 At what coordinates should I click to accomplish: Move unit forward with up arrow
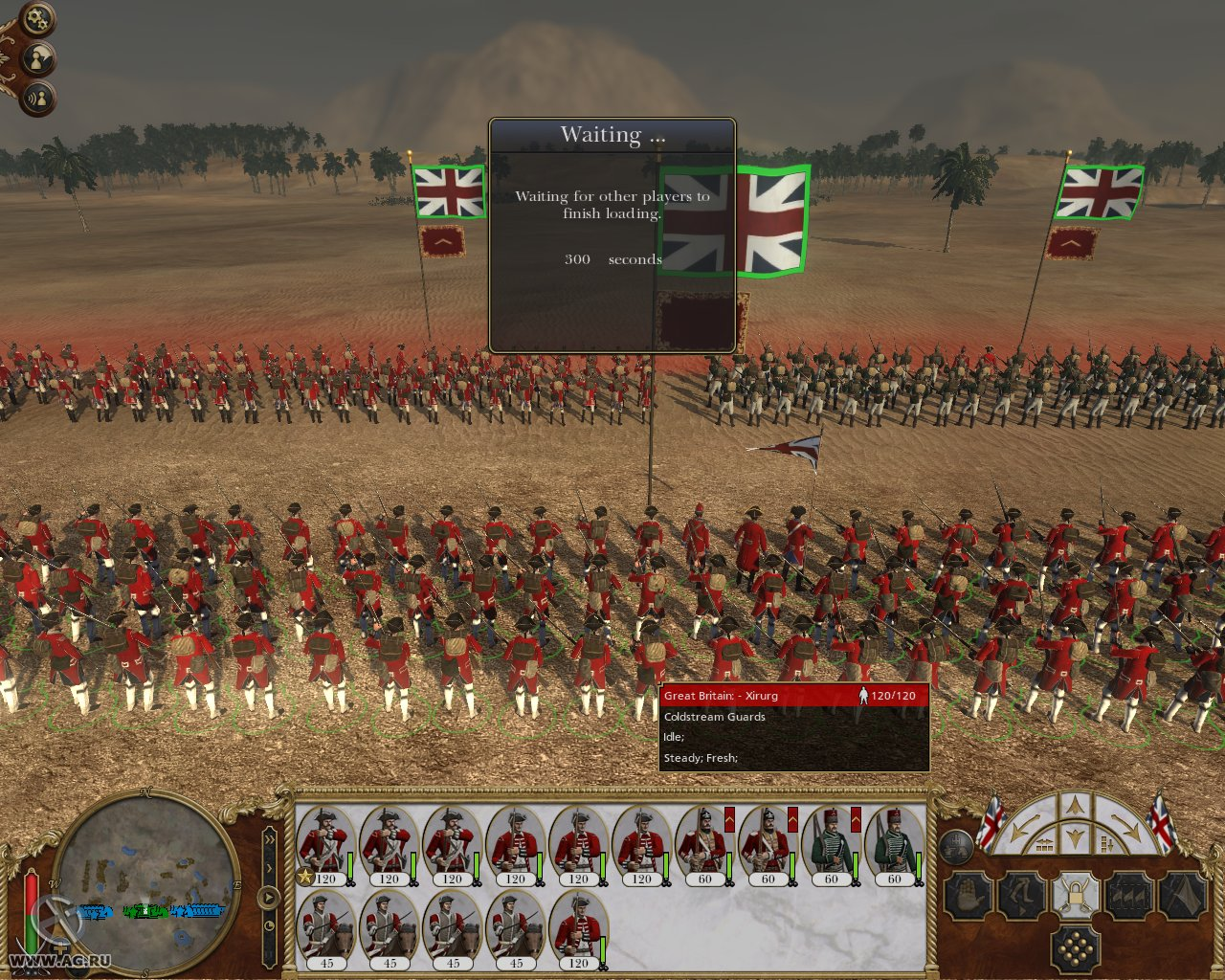click(1075, 806)
